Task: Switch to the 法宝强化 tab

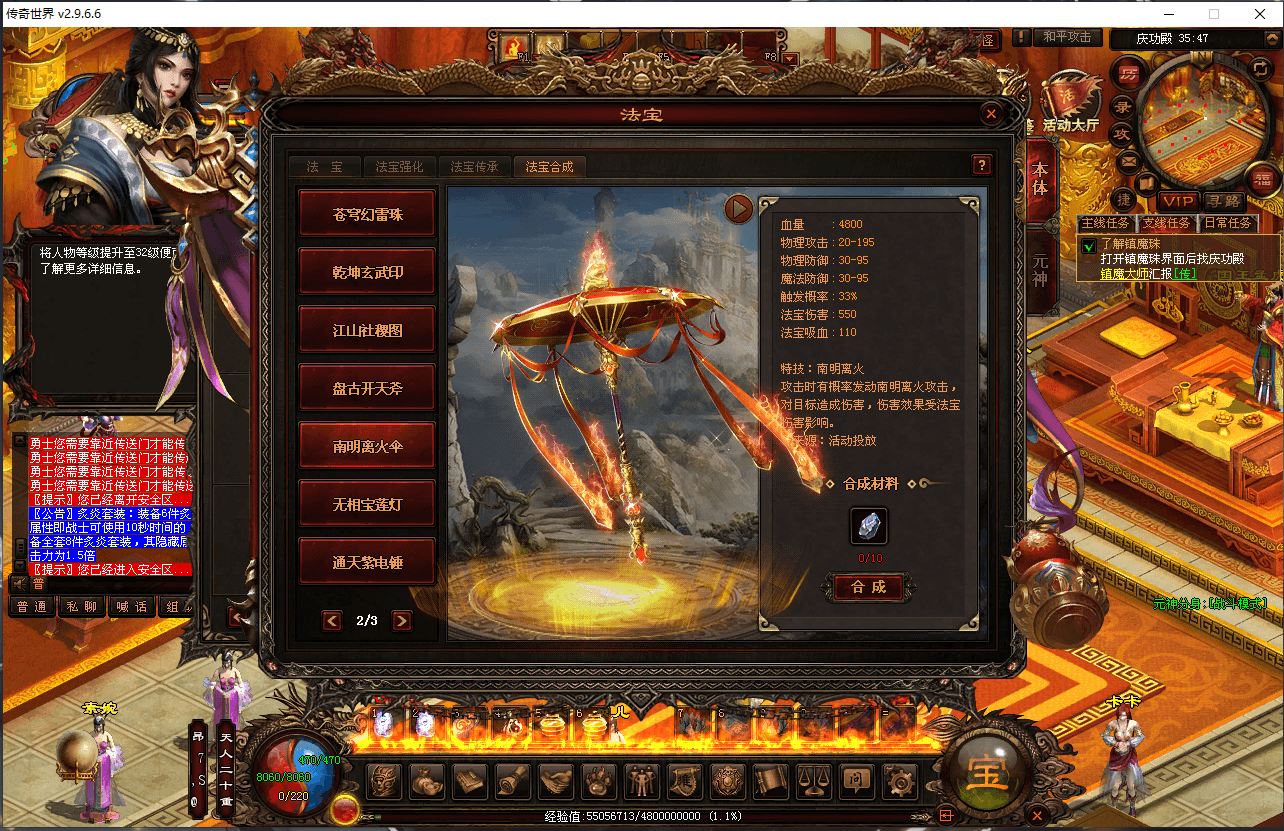Action: point(399,167)
